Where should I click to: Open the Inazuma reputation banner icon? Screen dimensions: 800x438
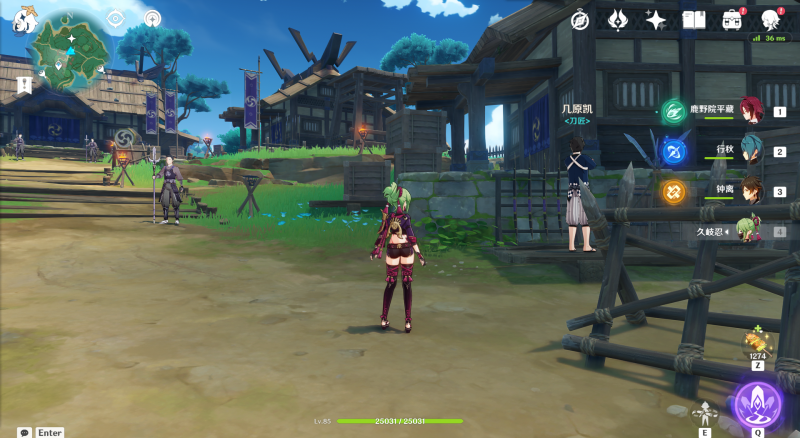(24, 85)
